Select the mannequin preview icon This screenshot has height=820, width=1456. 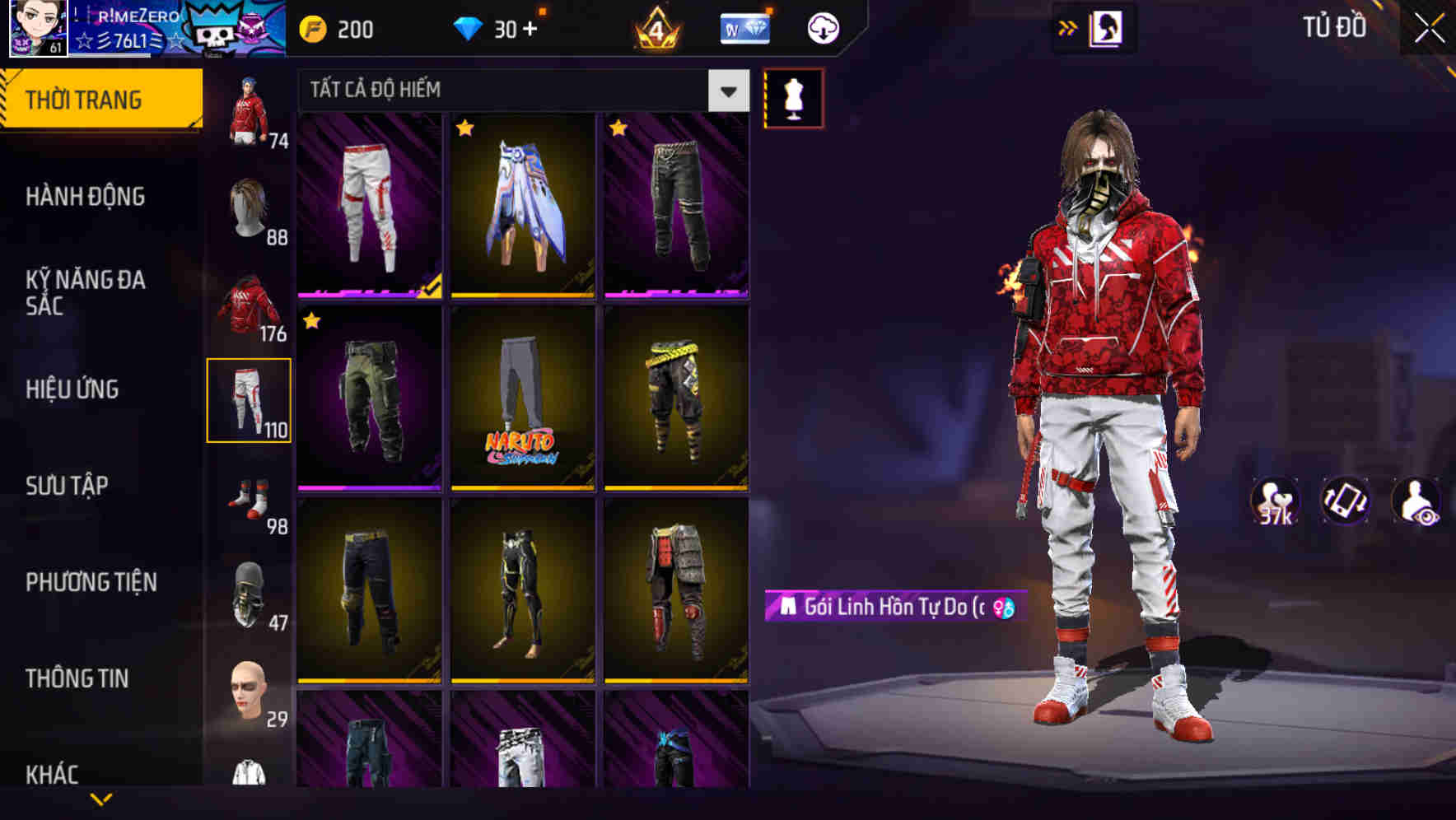(x=793, y=97)
